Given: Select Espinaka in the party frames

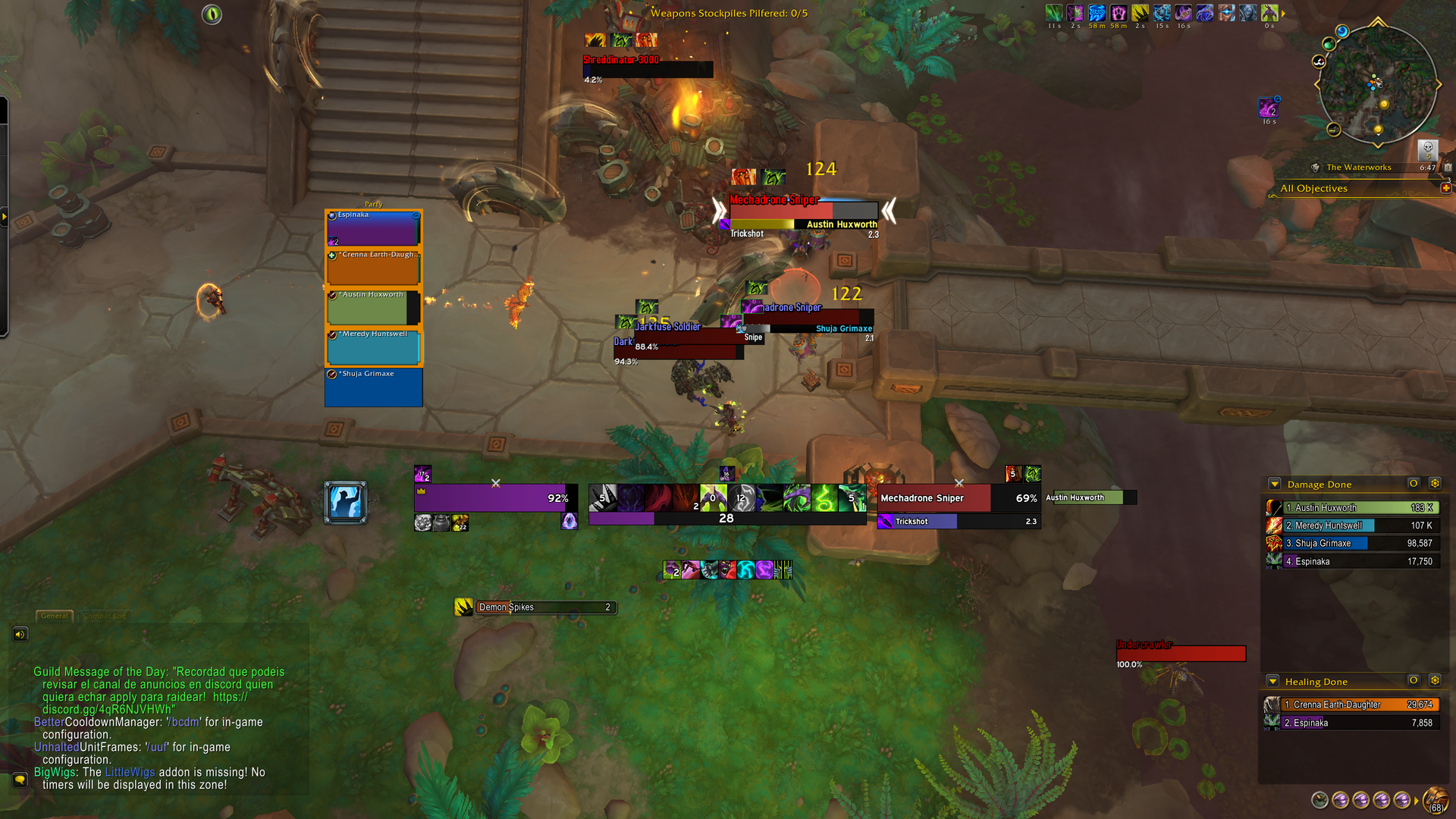Looking at the screenshot, I should click(x=373, y=228).
